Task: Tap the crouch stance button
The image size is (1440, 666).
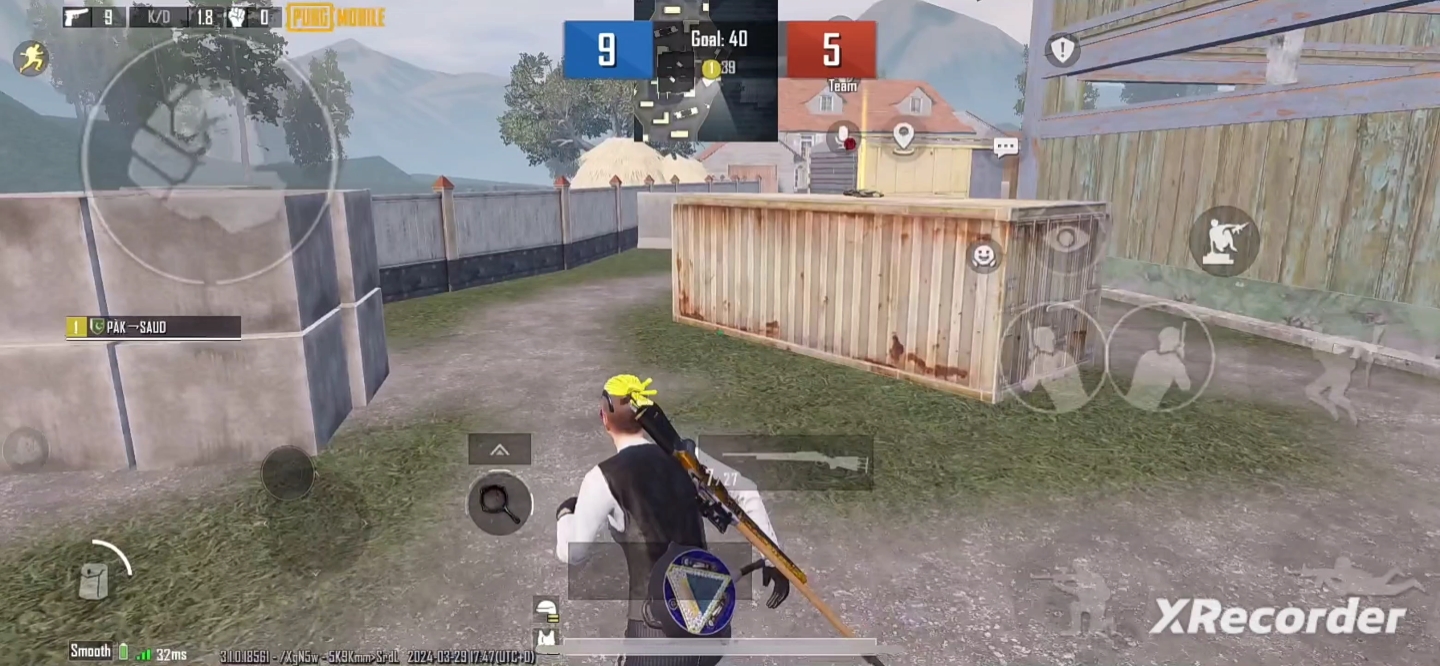Action: click(x=1076, y=596)
